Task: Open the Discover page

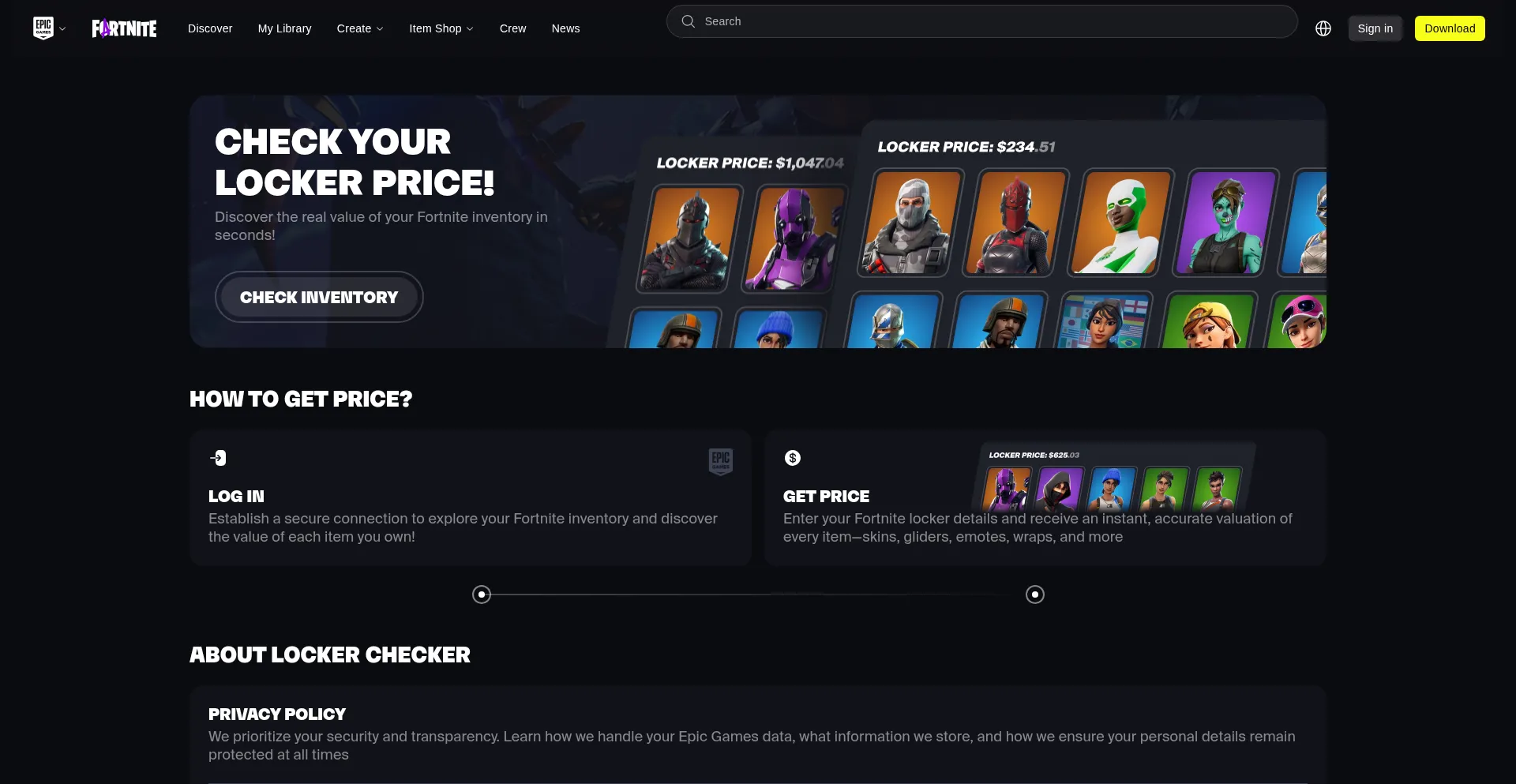Action: coord(210,28)
